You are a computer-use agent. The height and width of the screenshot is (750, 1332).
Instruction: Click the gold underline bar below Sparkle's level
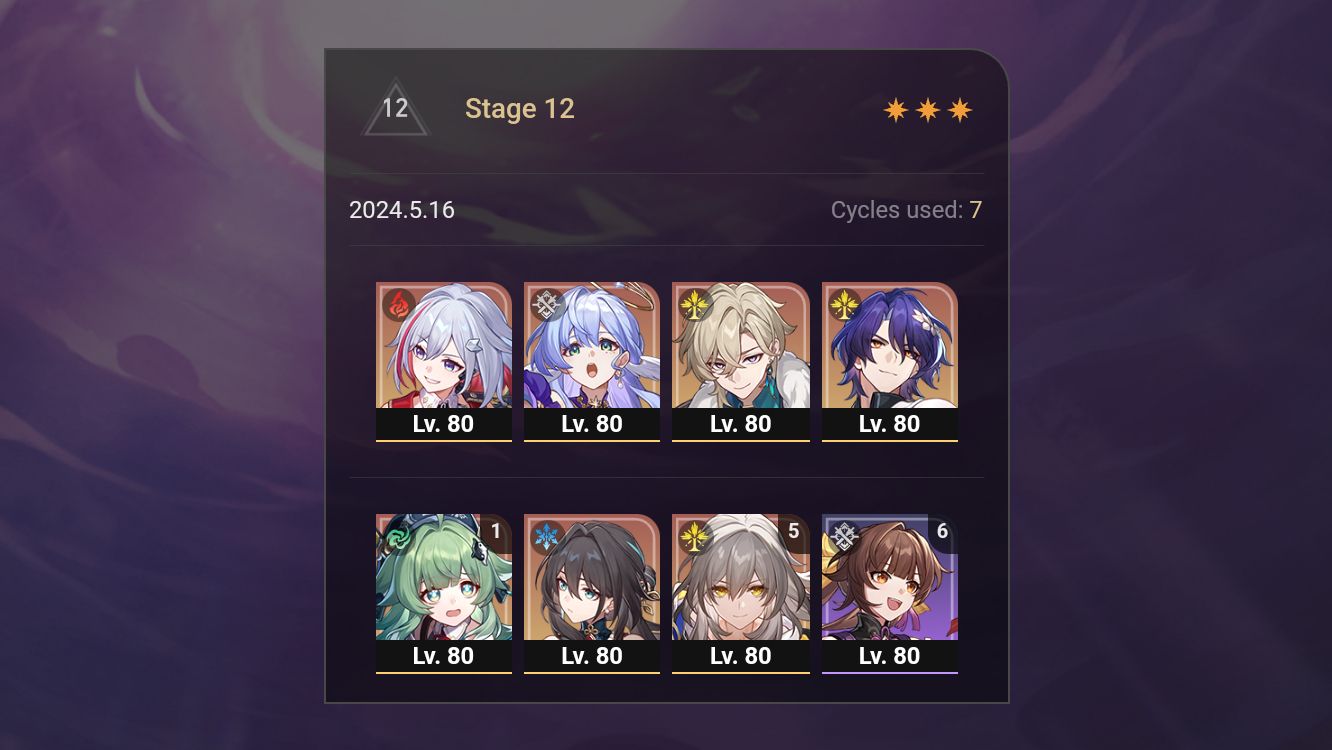tap(889, 674)
